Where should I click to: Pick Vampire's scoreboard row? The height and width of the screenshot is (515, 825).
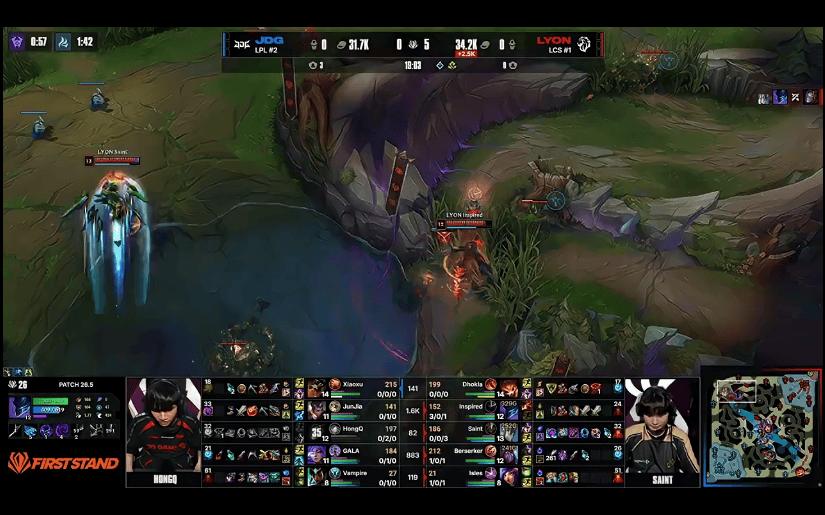click(x=352, y=476)
